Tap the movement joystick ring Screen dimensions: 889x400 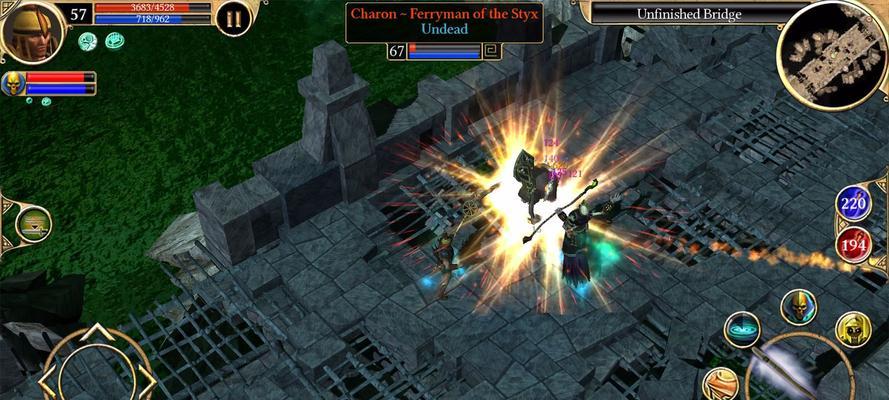[96, 369]
